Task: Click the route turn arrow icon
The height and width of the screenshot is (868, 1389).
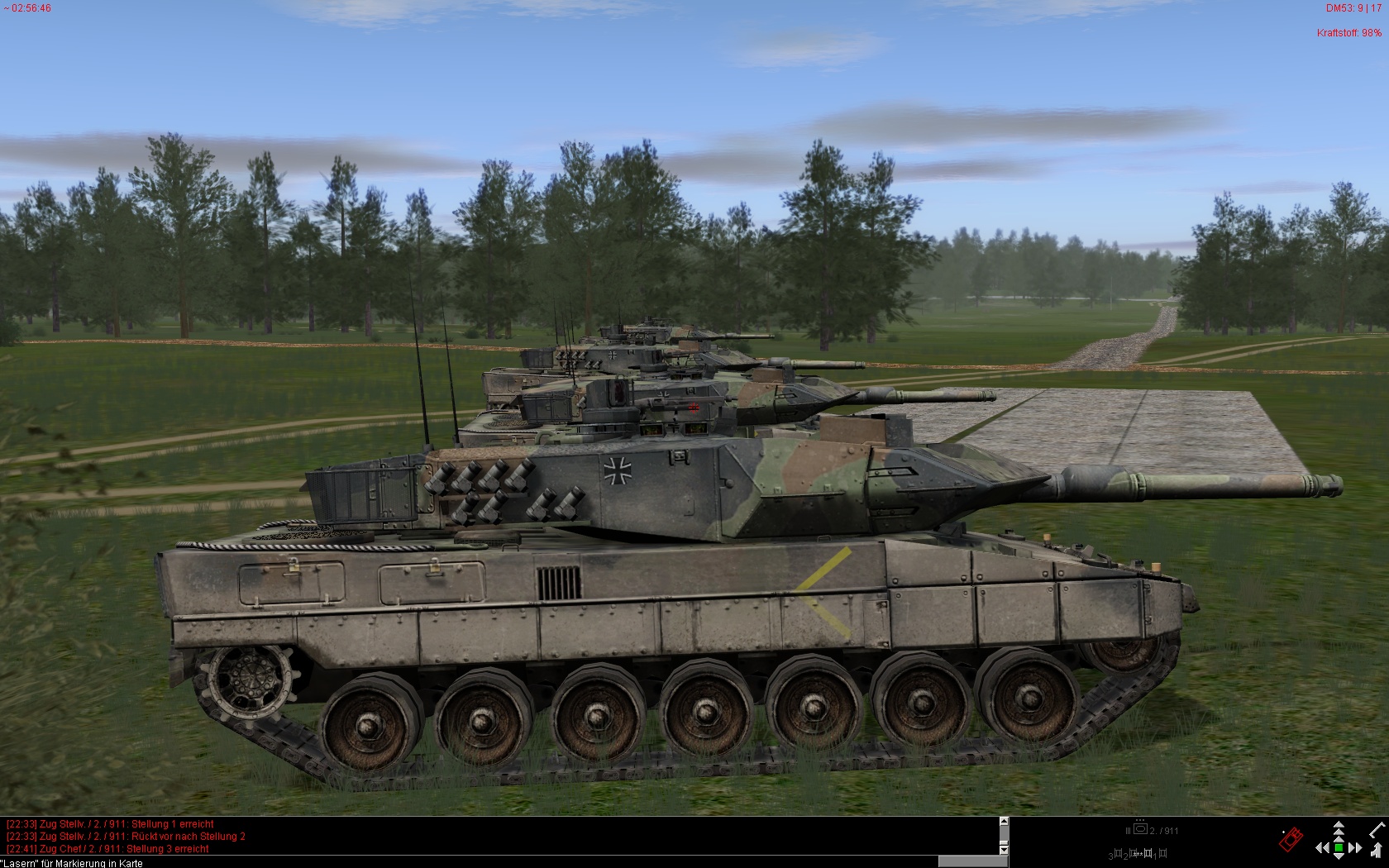Action: (x=1377, y=851)
